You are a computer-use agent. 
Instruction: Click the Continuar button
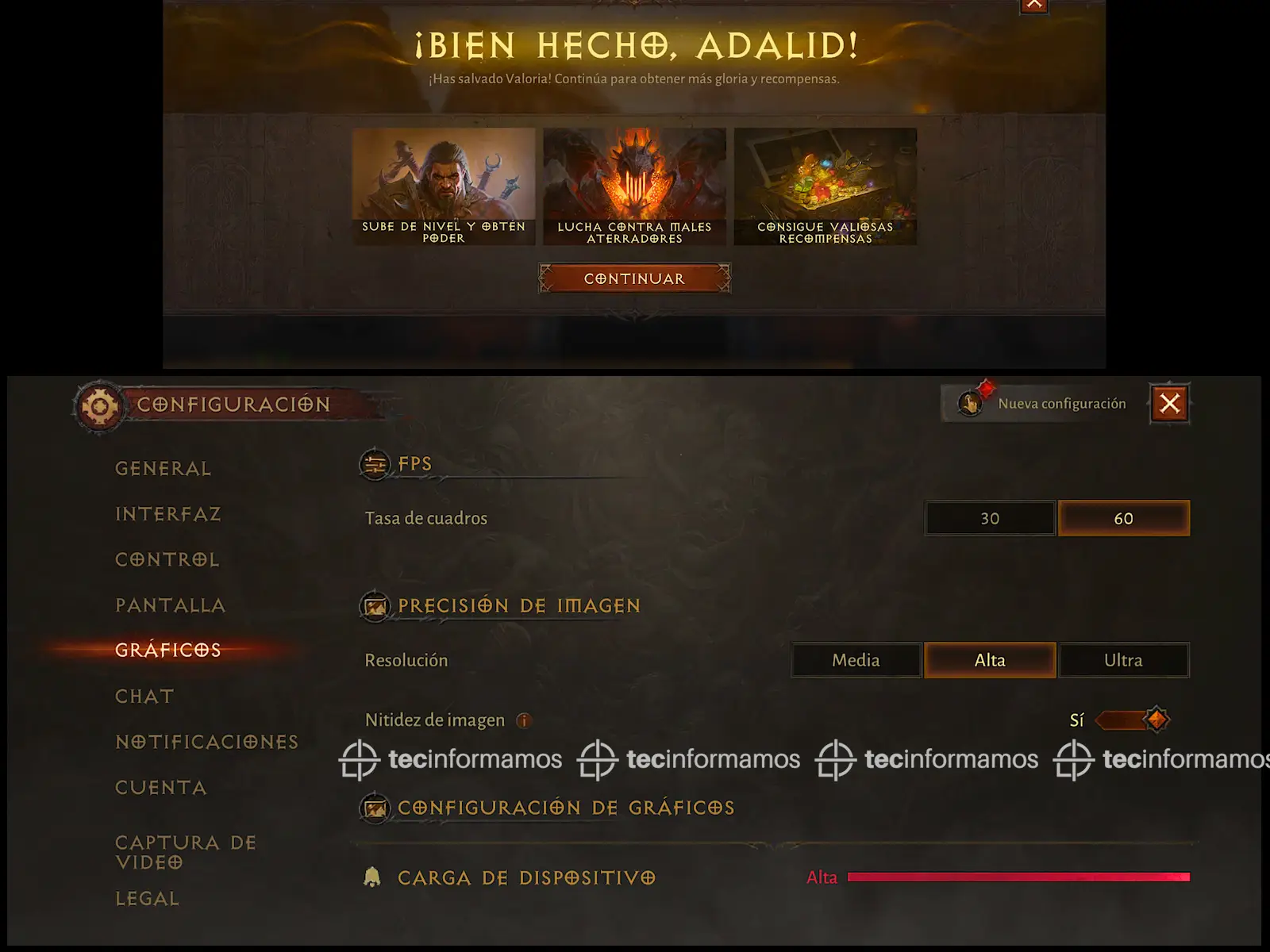point(634,278)
